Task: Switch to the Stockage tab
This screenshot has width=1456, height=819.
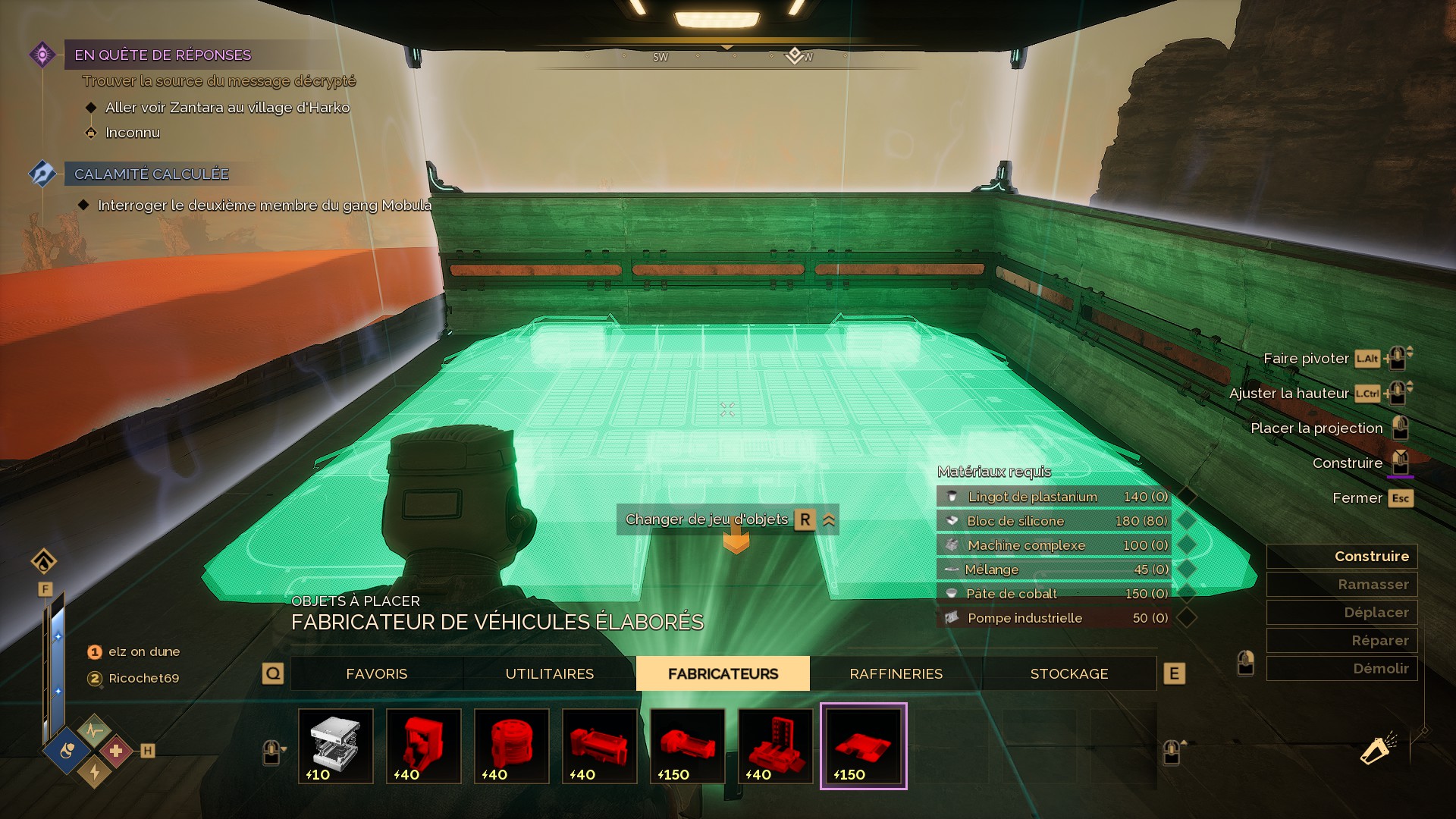Action: [x=1068, y=673]
